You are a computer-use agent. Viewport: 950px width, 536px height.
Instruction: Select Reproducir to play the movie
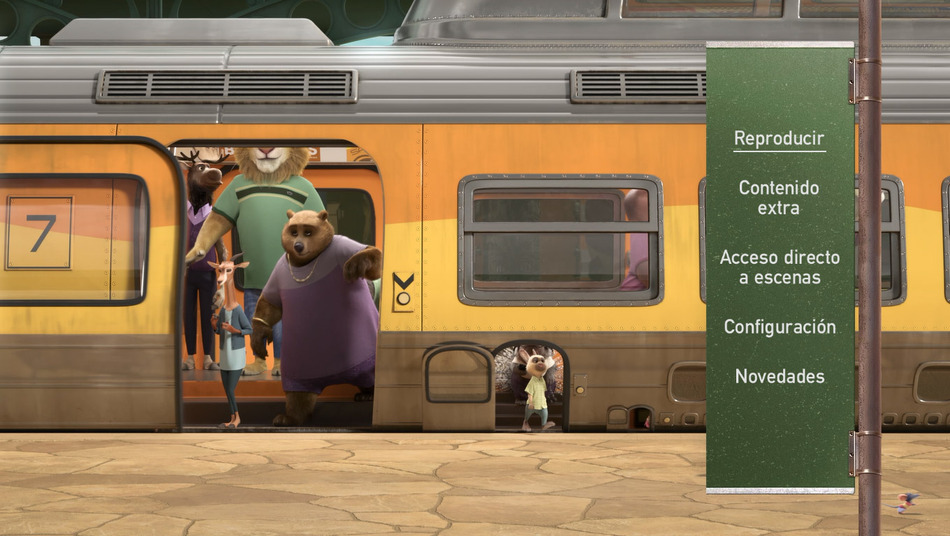click(x=779, y=139)
